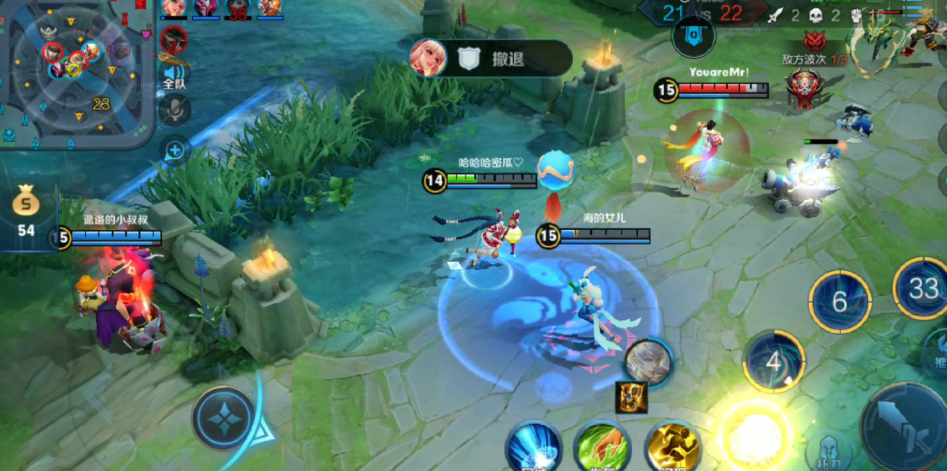
Task: Select the teammate portrait showing 35
Action: click(237, 9)
